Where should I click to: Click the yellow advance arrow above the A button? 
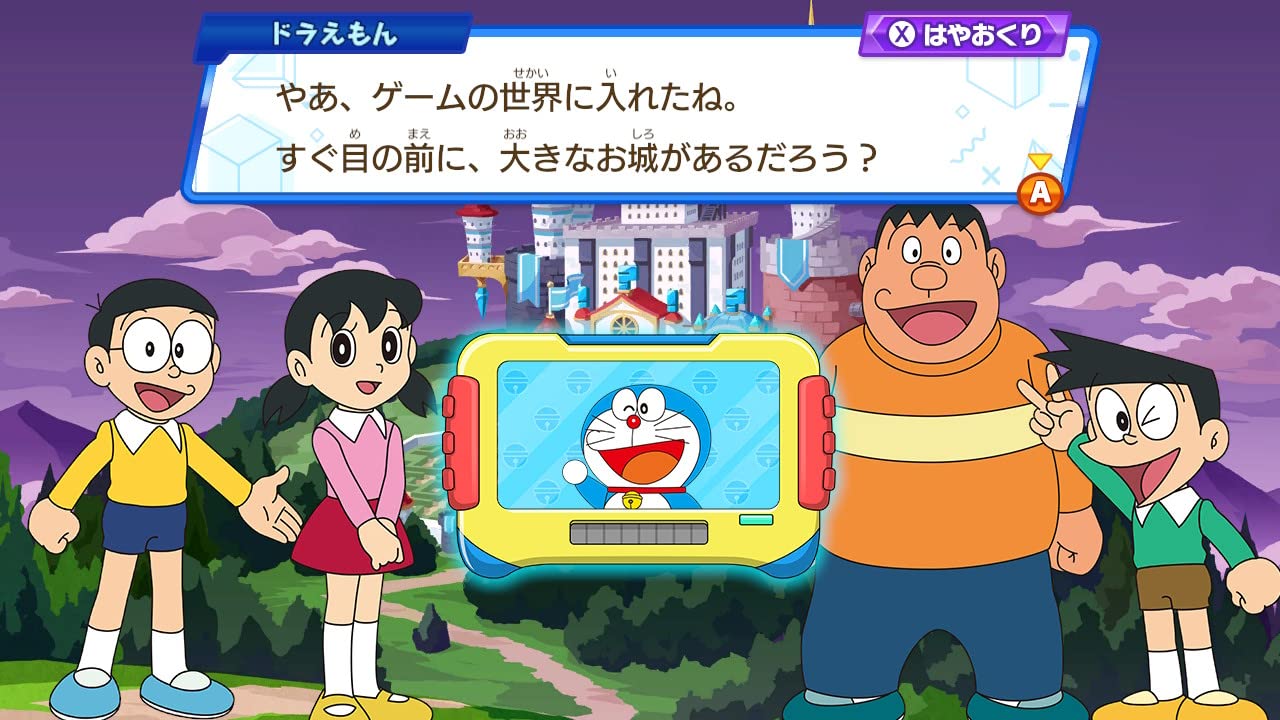1040,160
